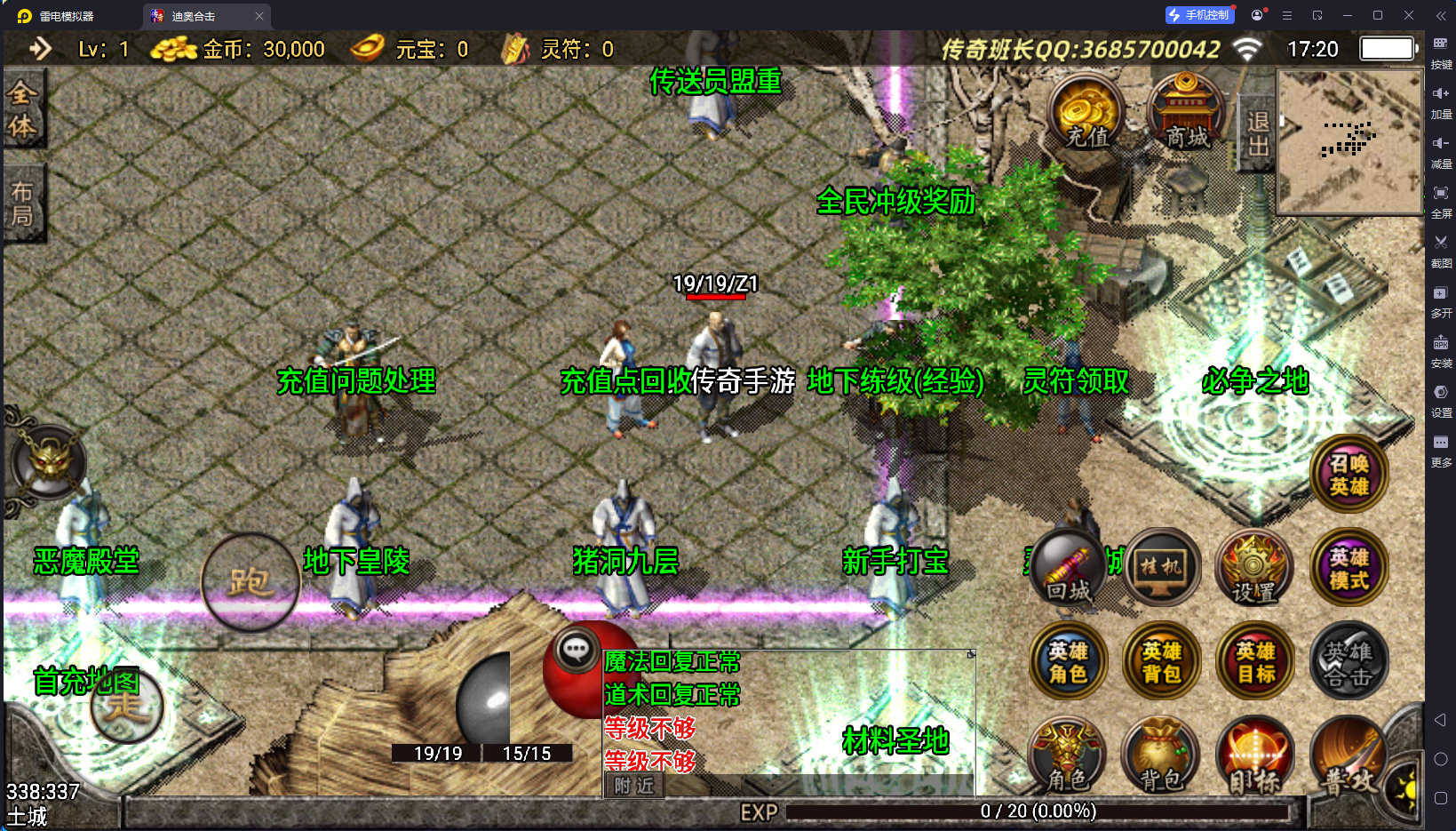Click the 退出 exit button
The width and height of the screenshot is (1456, 831).
point(1257,133)
